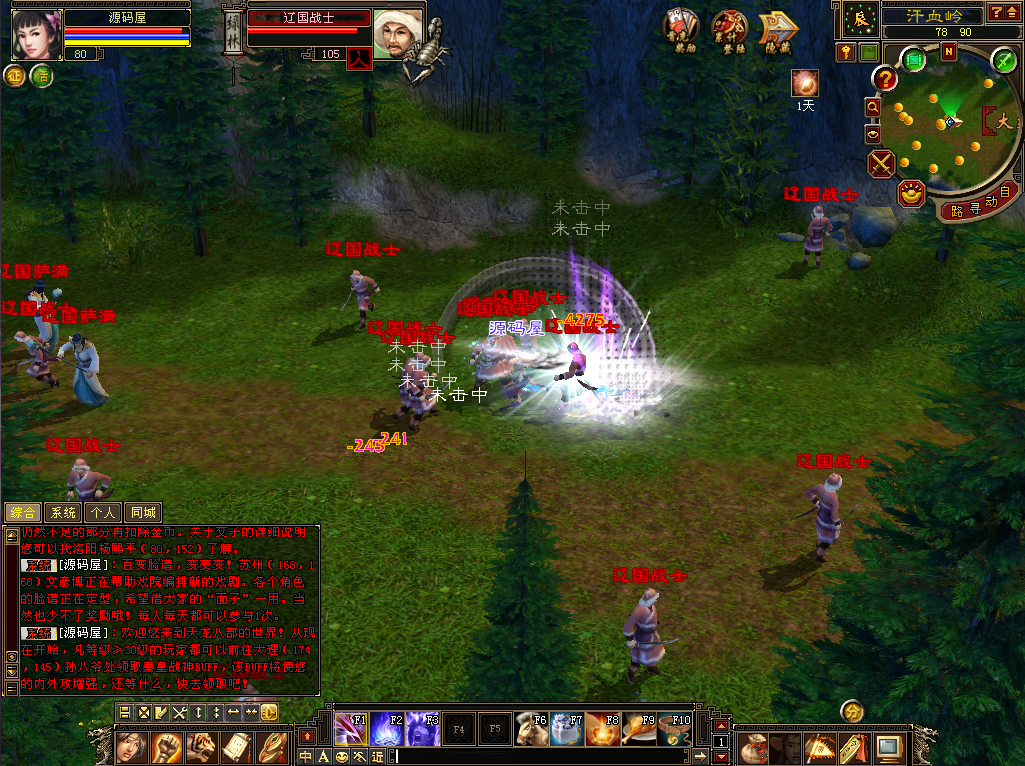Open the computer monitor system menu
This screenshot has height=766, width=1025.
pos(888,746)
